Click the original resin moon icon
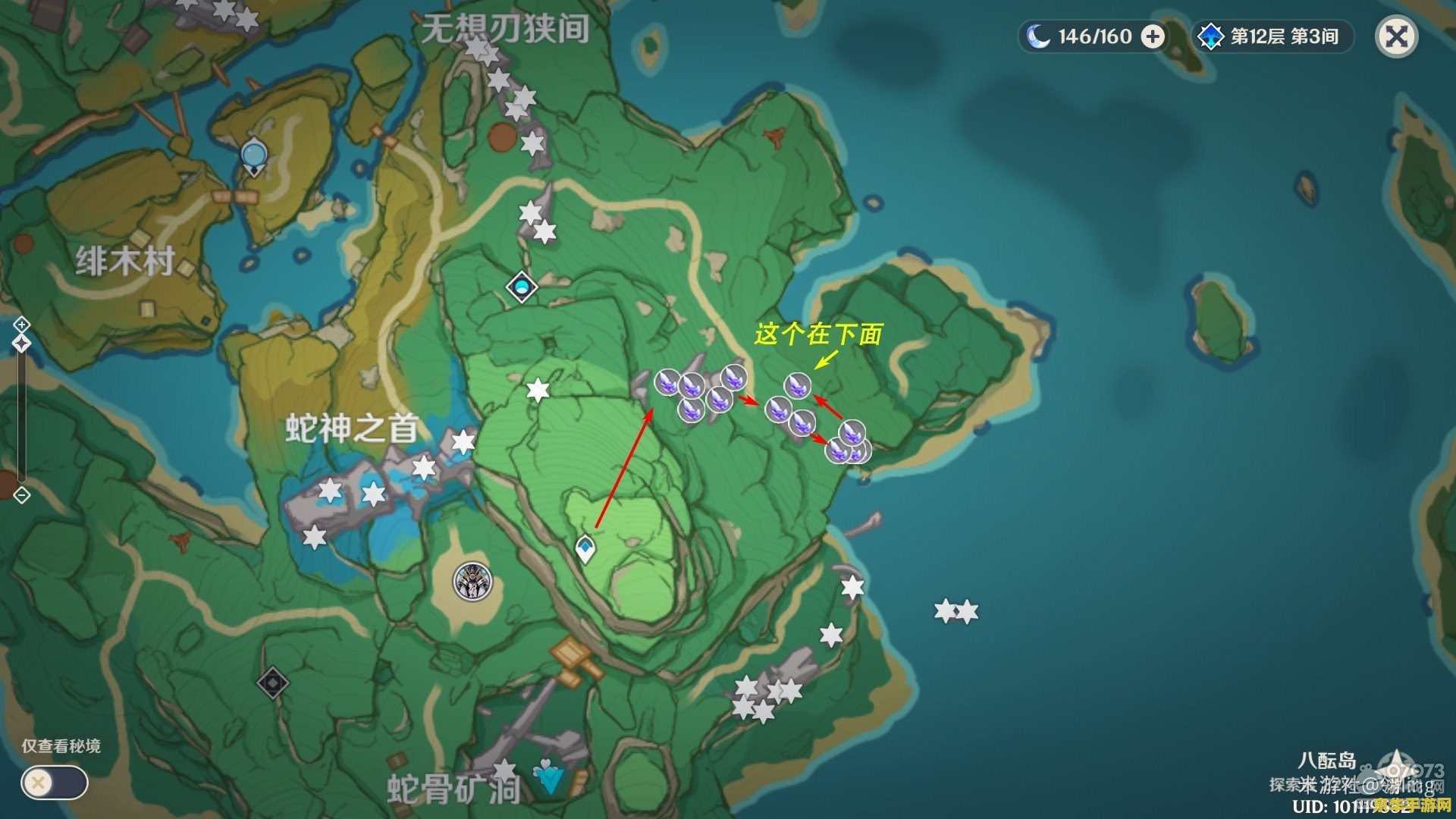 point(1039,35)
